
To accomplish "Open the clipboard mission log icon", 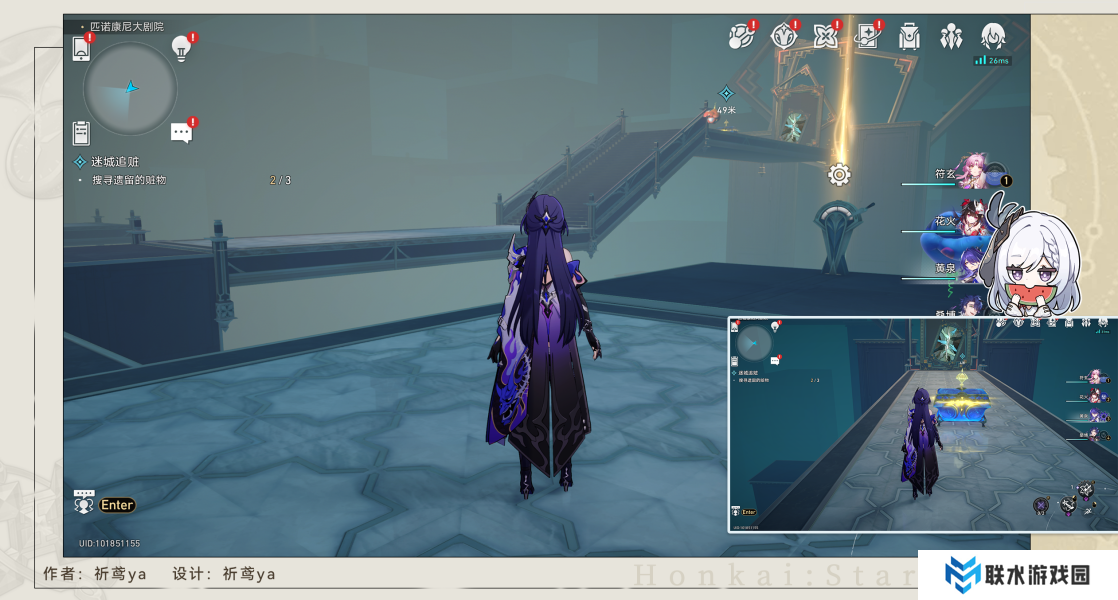I will pos(81,132).
